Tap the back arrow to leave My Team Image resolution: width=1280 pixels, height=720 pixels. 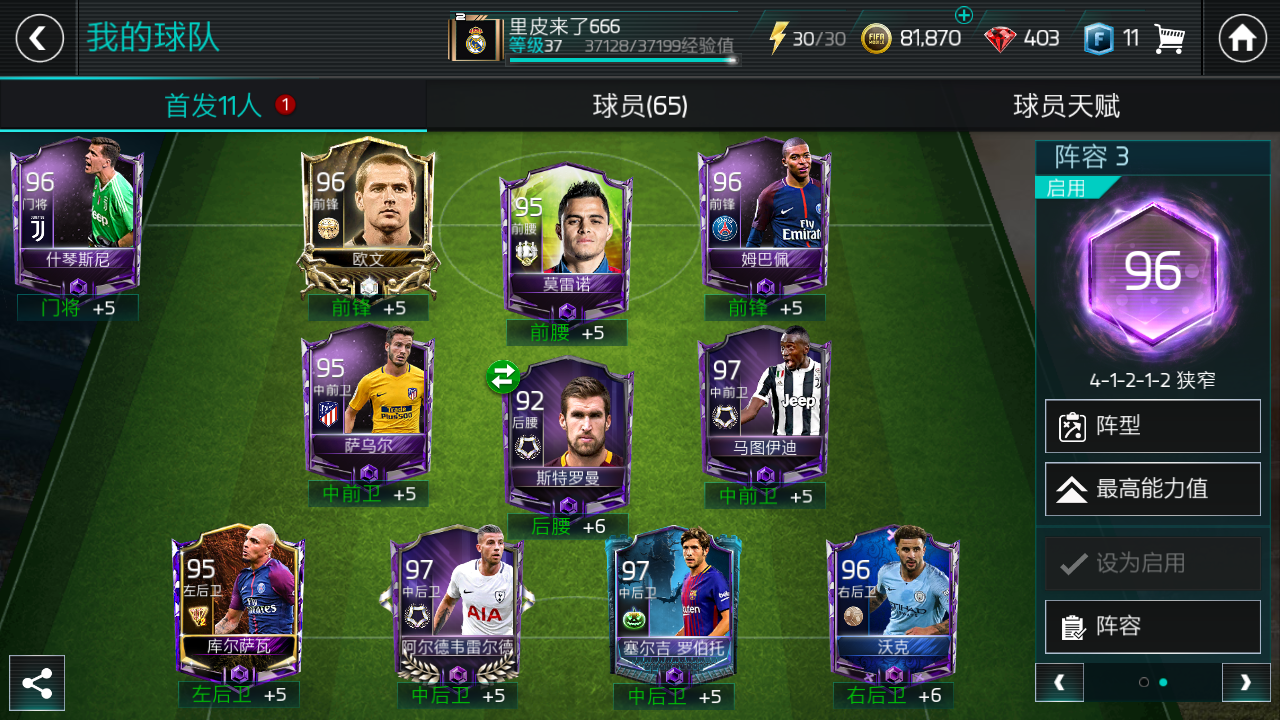pos(37,37)
